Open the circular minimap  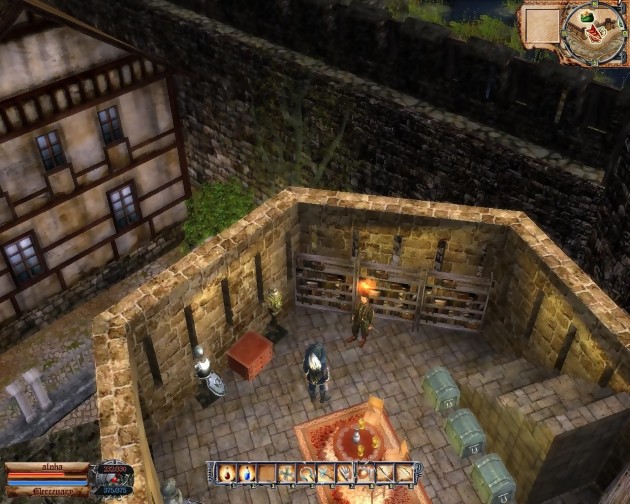tap(594, 37)
